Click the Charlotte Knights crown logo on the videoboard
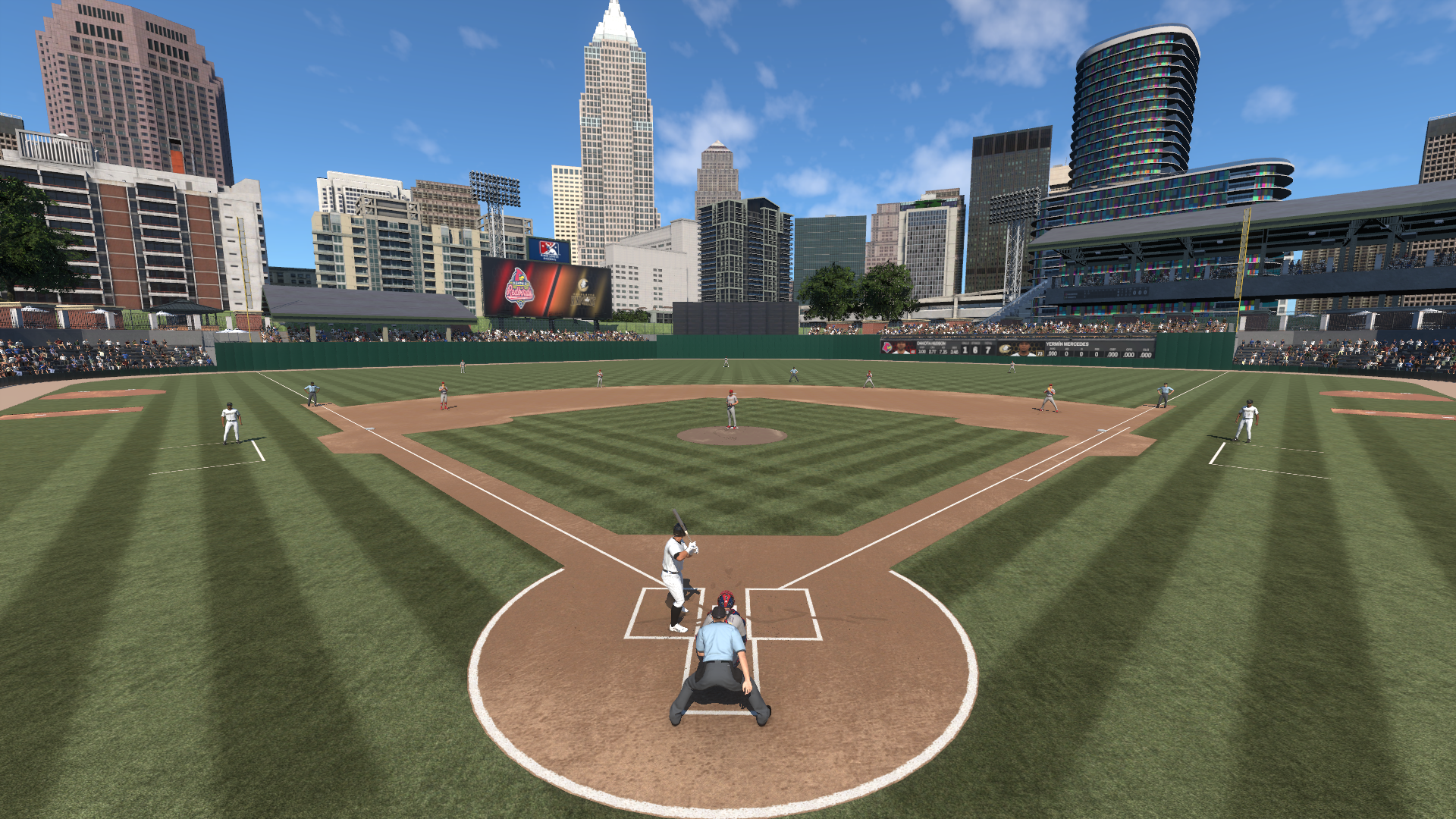The width and height of the screenshot is (1456, 819). [584, 284]
